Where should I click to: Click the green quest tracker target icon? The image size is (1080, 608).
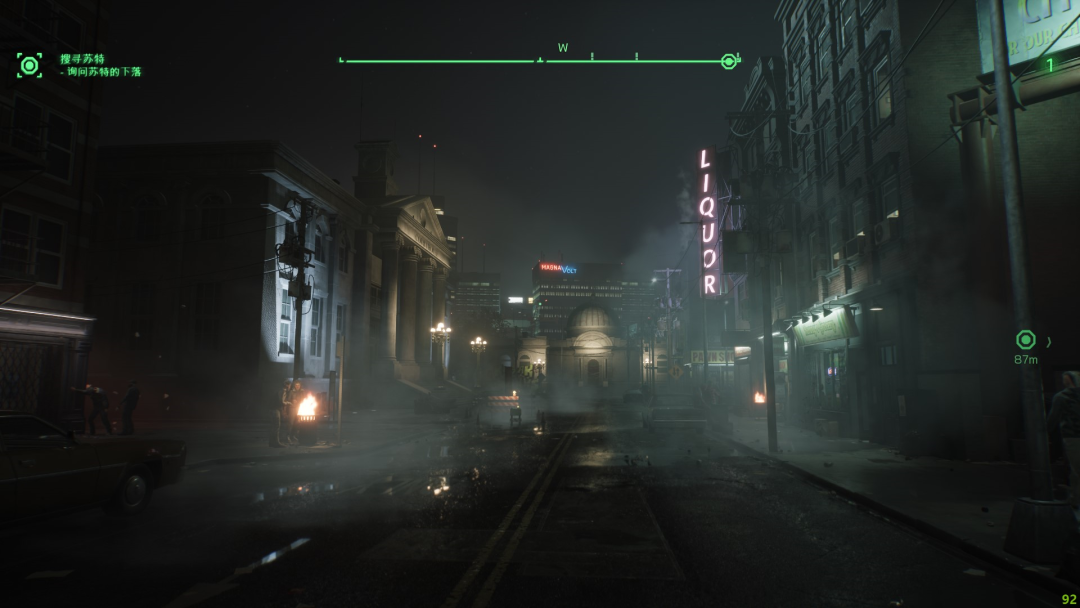point(29,65)
